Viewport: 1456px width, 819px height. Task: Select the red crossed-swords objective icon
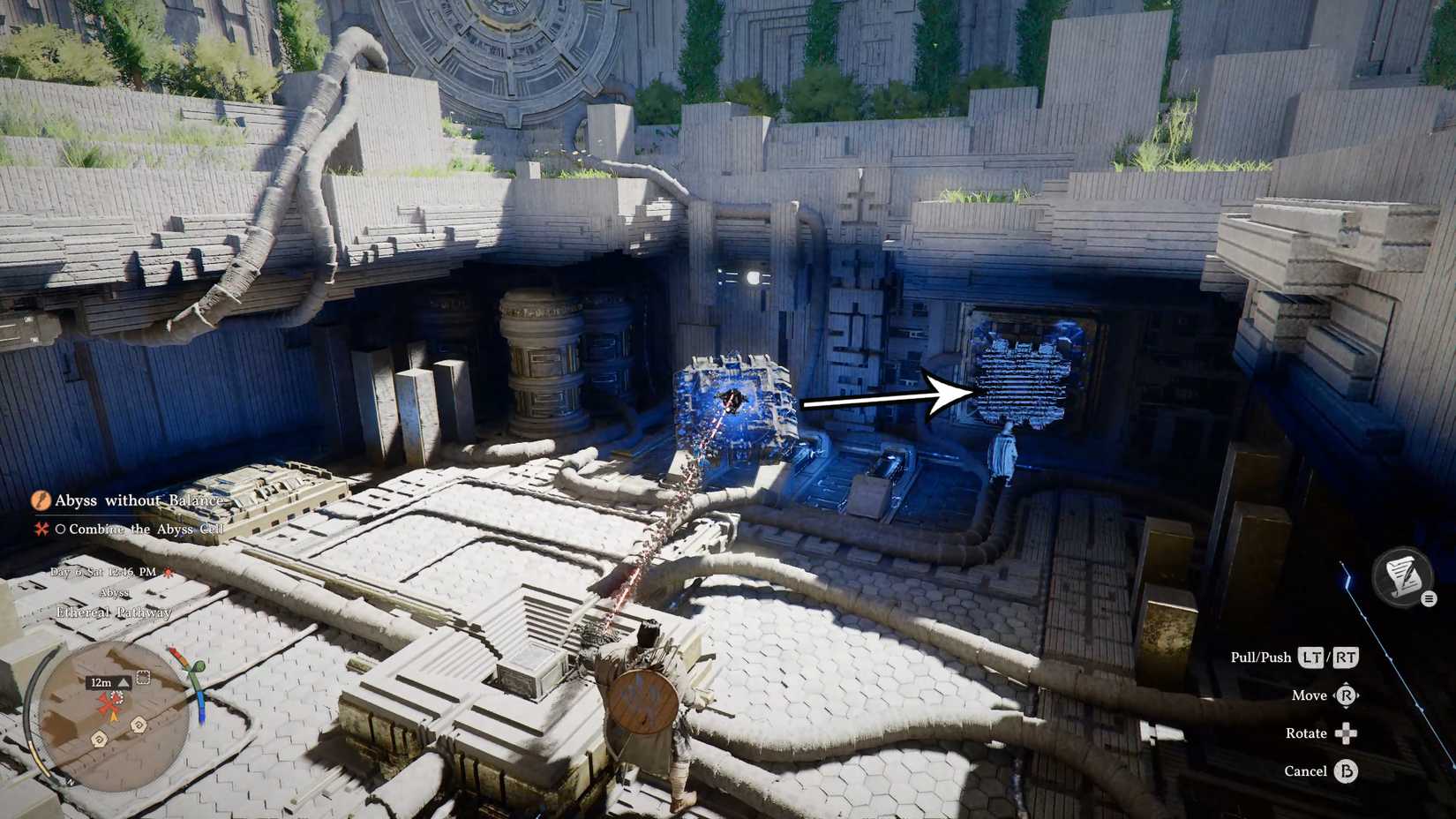click(x=41, y=530)
